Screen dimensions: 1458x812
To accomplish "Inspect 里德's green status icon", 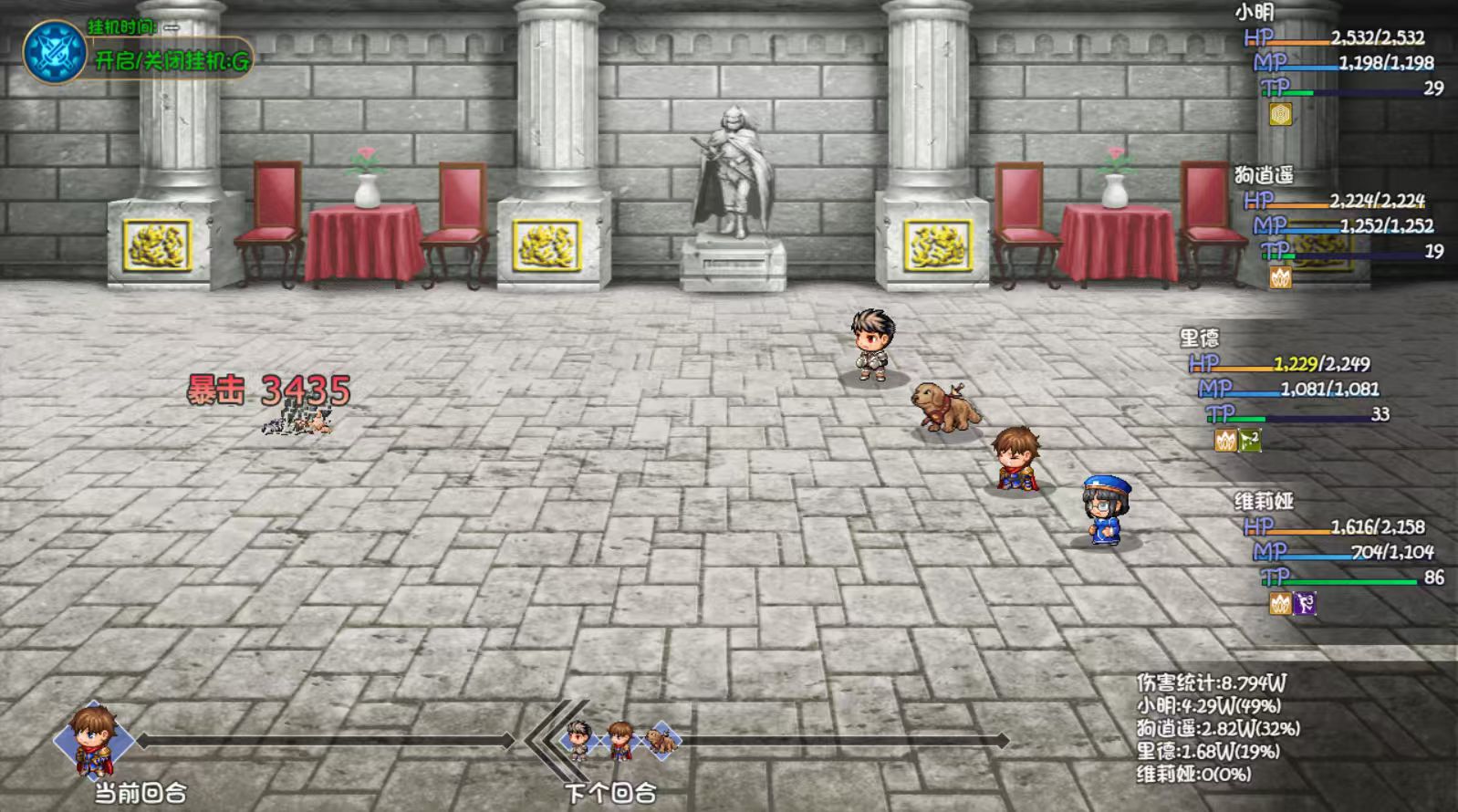I will [1250, 441].
